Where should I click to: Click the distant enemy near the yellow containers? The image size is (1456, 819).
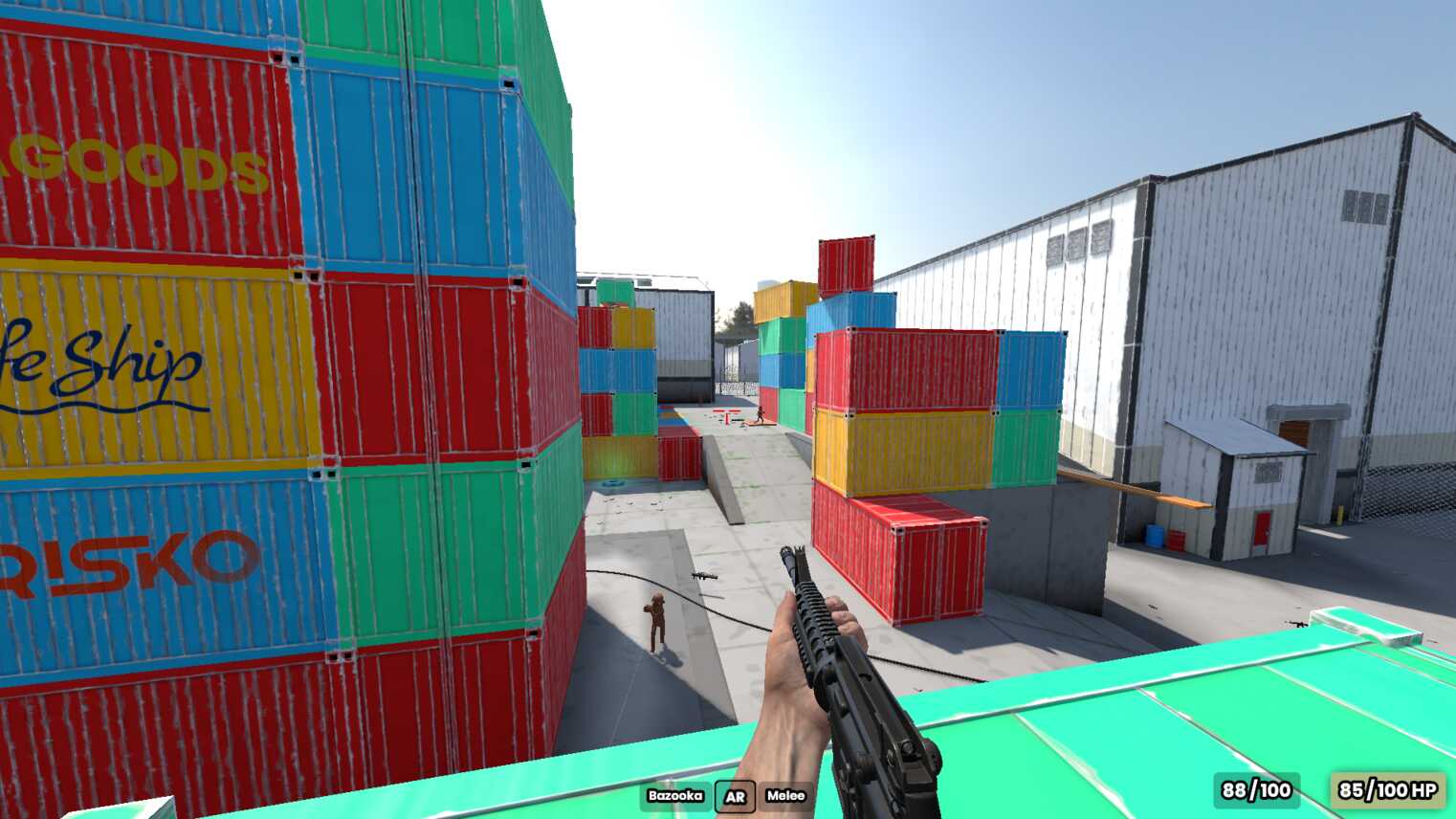[761, 413]
